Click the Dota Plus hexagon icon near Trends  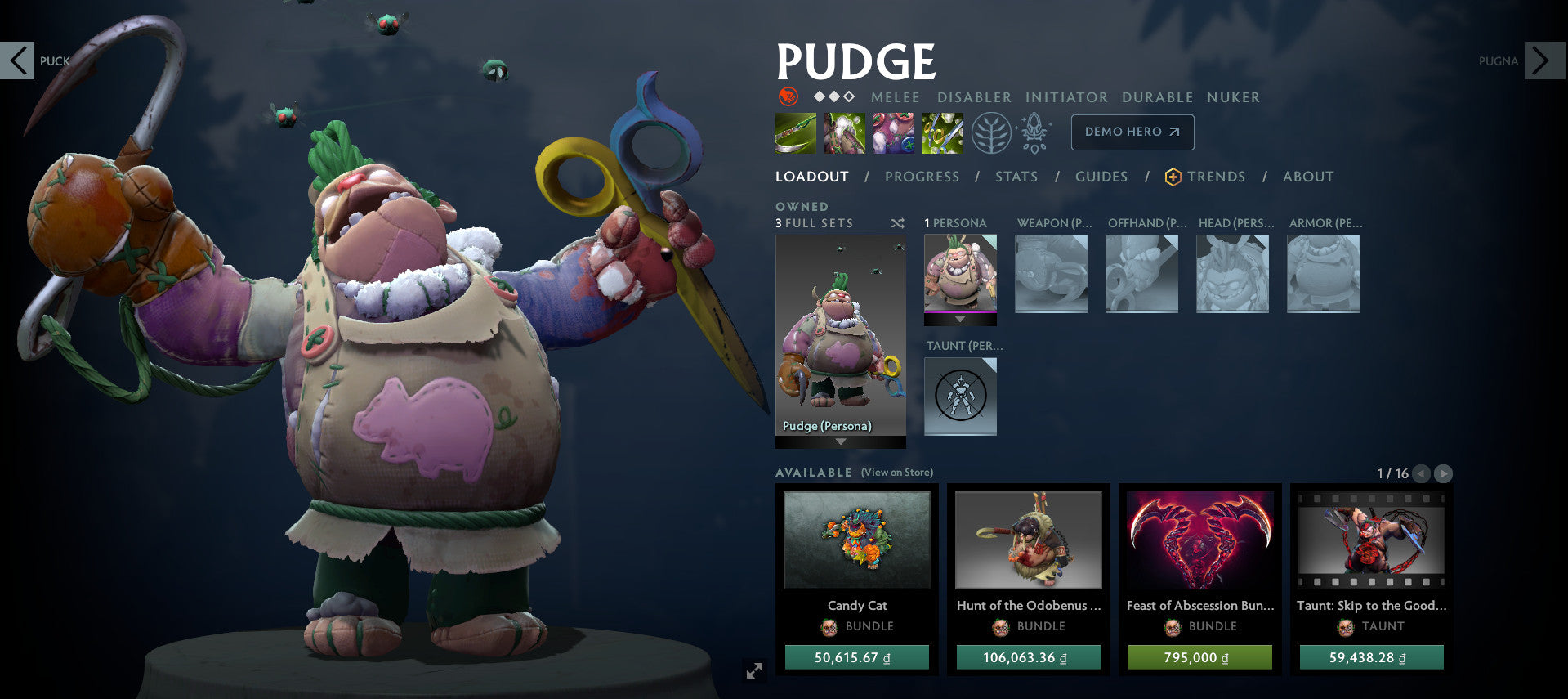coord(1172,177)
